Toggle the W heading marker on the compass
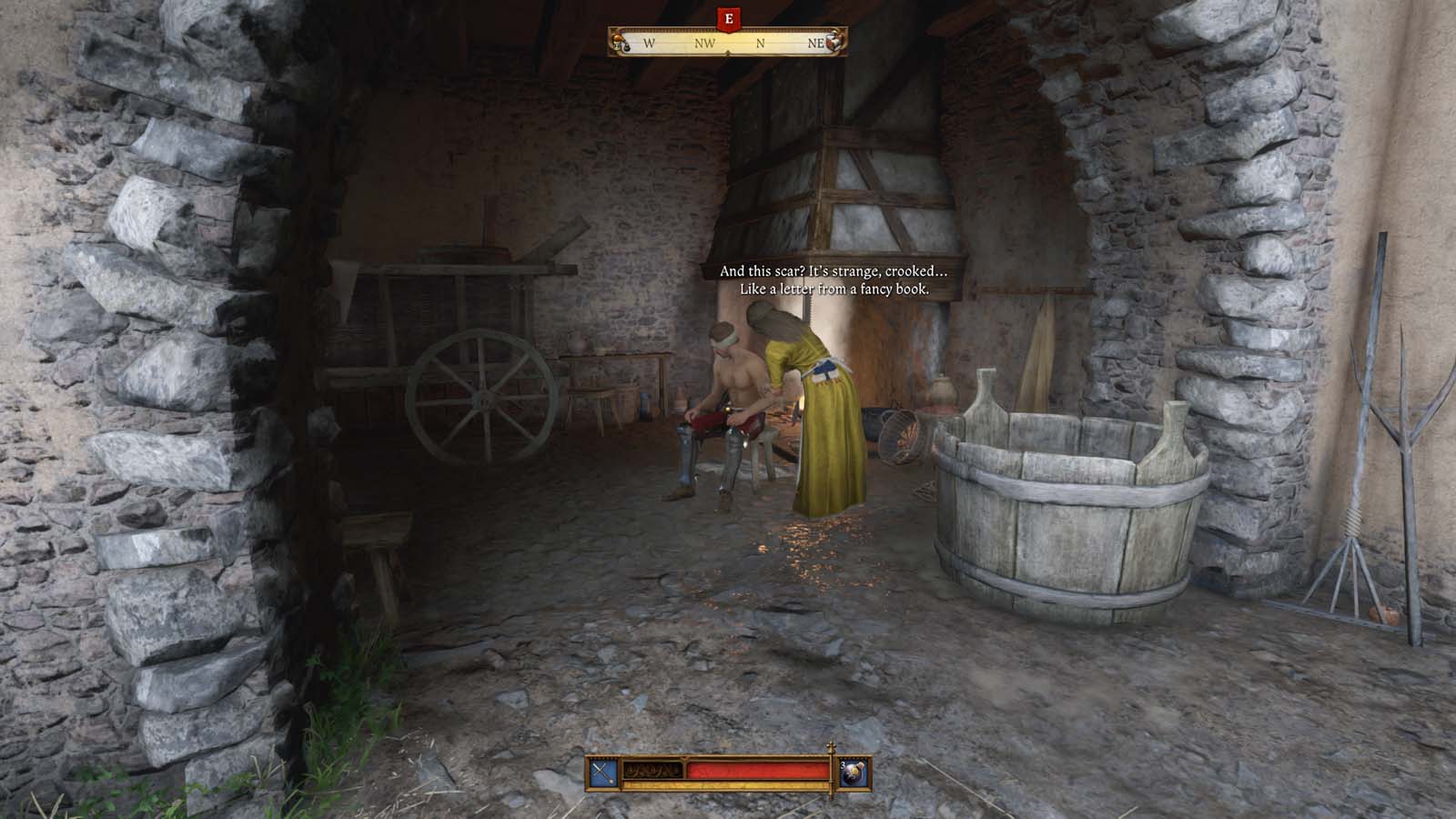The height and width of the screenshot is (819, 1456). (649, 43)
